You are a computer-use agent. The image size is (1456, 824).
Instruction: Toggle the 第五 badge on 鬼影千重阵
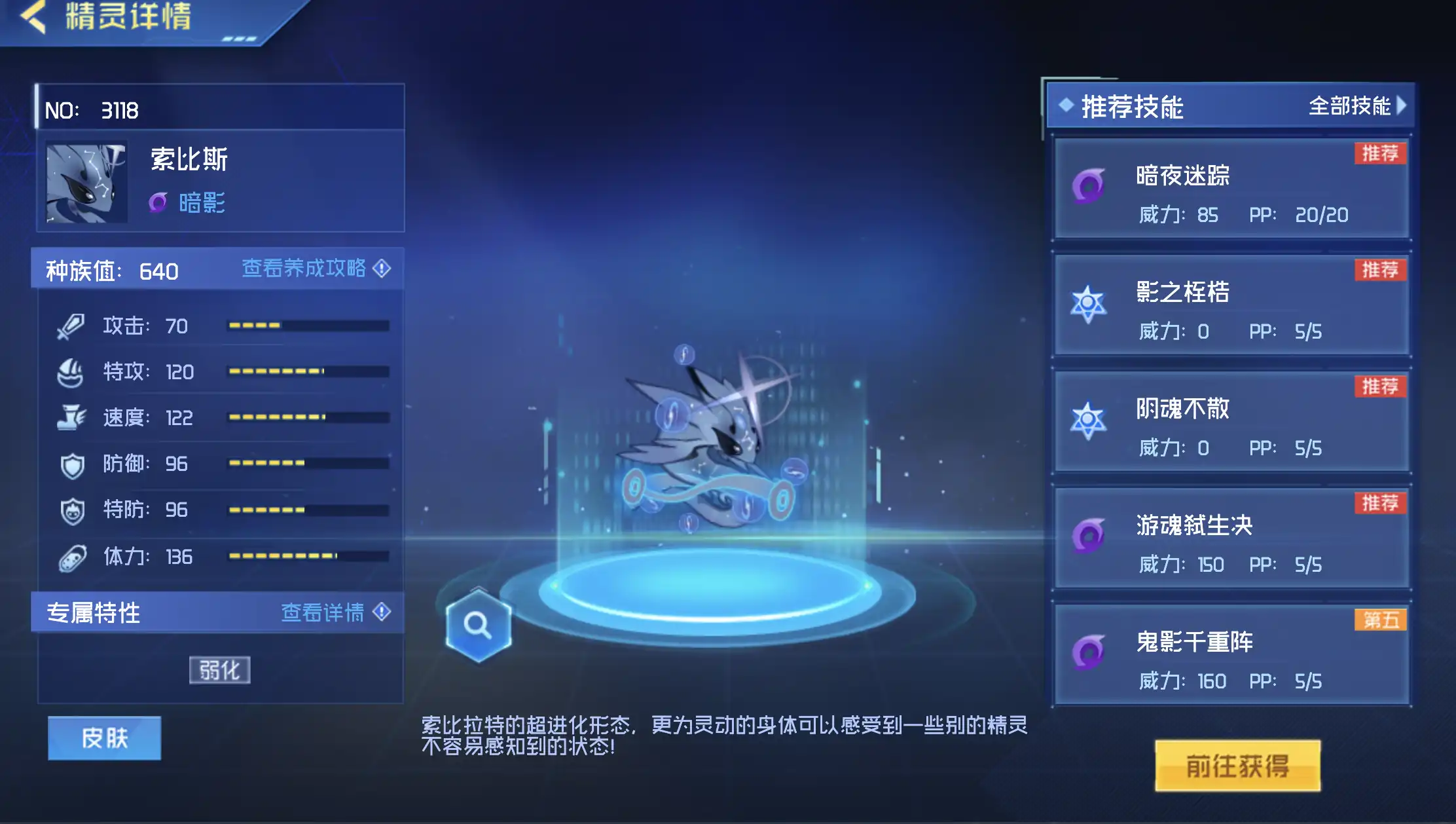1380,619
